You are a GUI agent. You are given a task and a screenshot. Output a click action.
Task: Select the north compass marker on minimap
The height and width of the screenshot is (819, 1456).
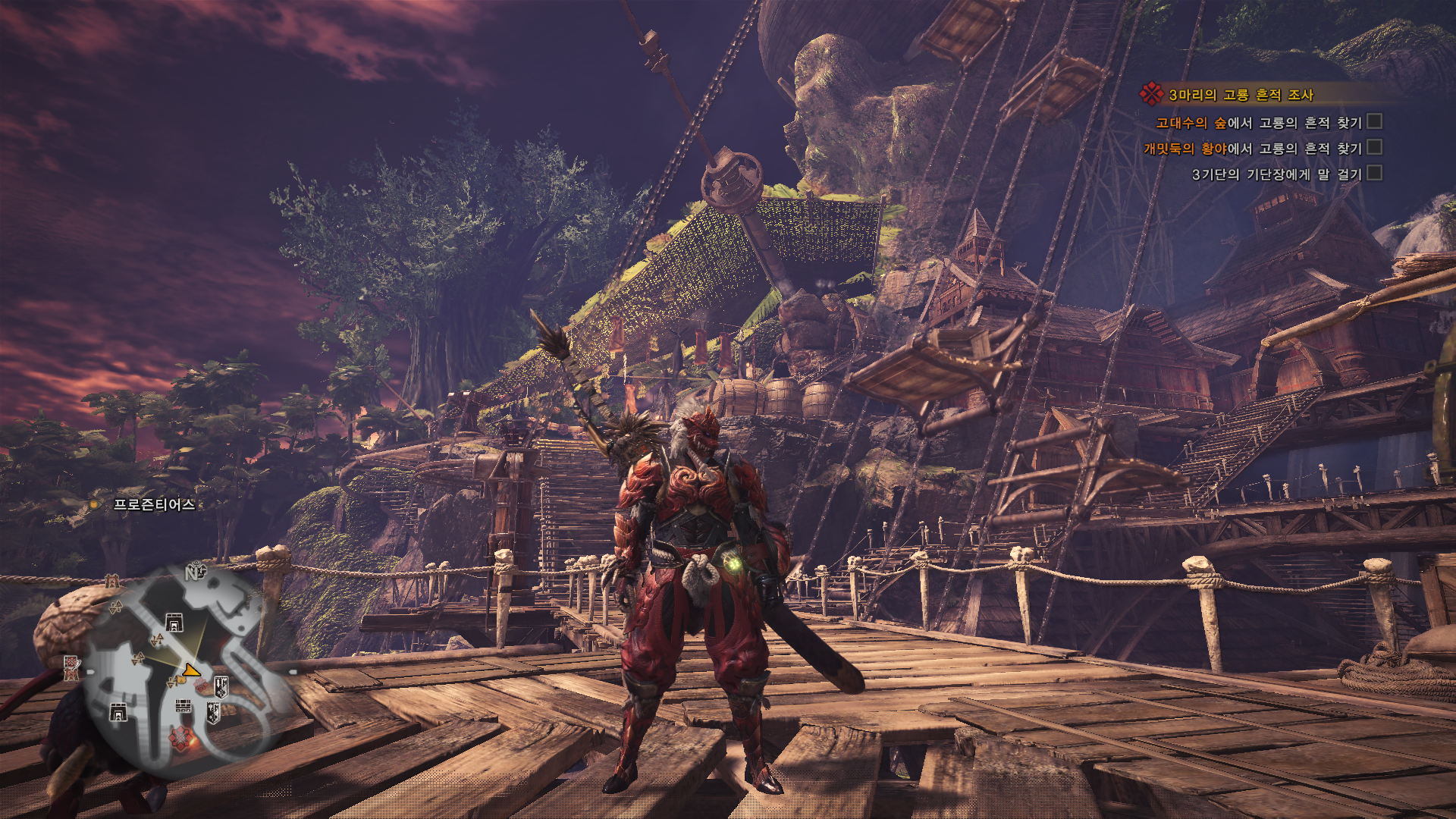pos(194,573)
